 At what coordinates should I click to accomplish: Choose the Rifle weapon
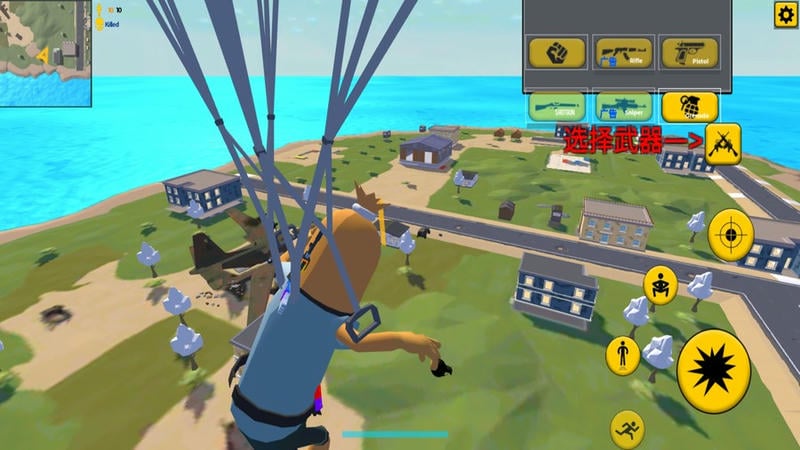(623, 52)
